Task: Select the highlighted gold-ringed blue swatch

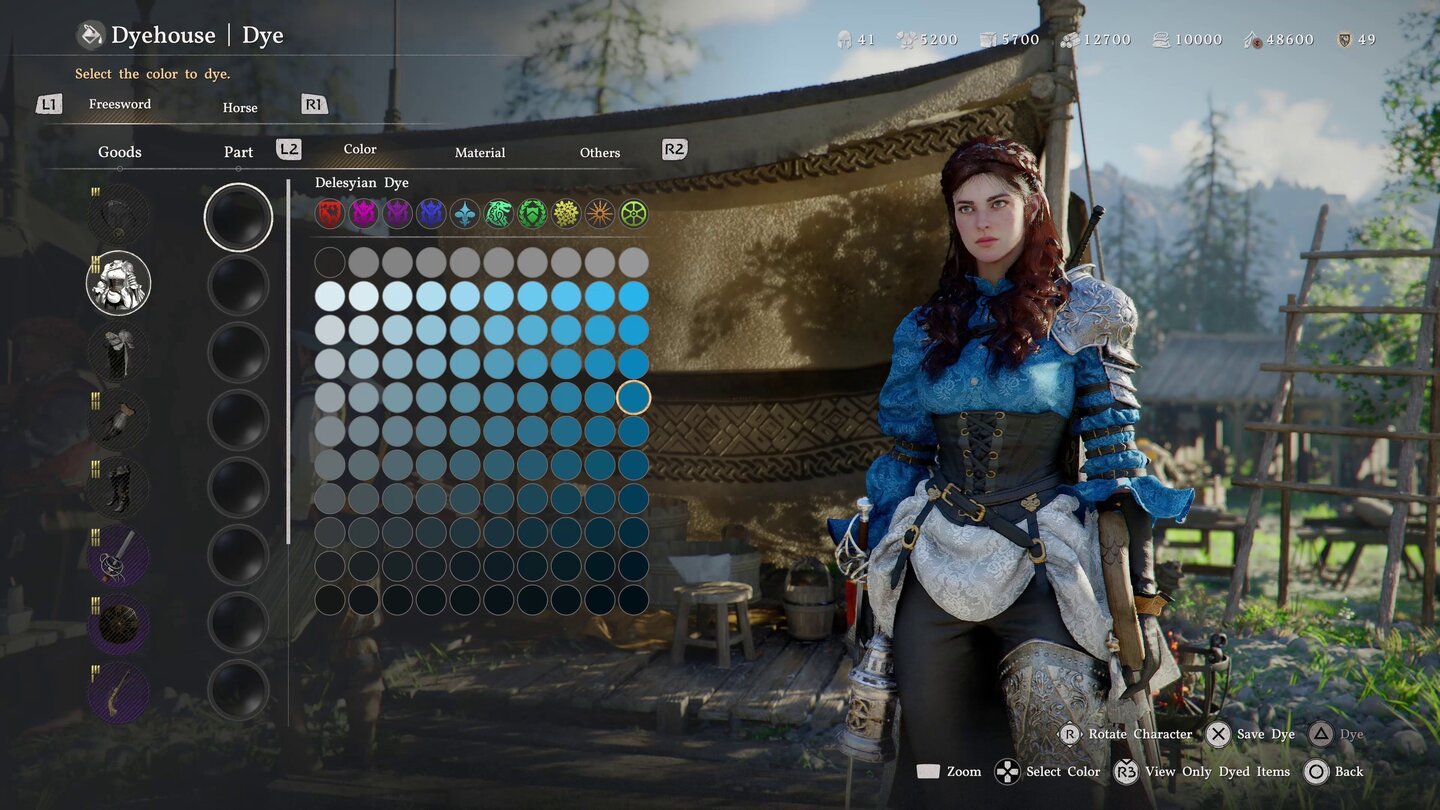Action: [x=633, y=398]
